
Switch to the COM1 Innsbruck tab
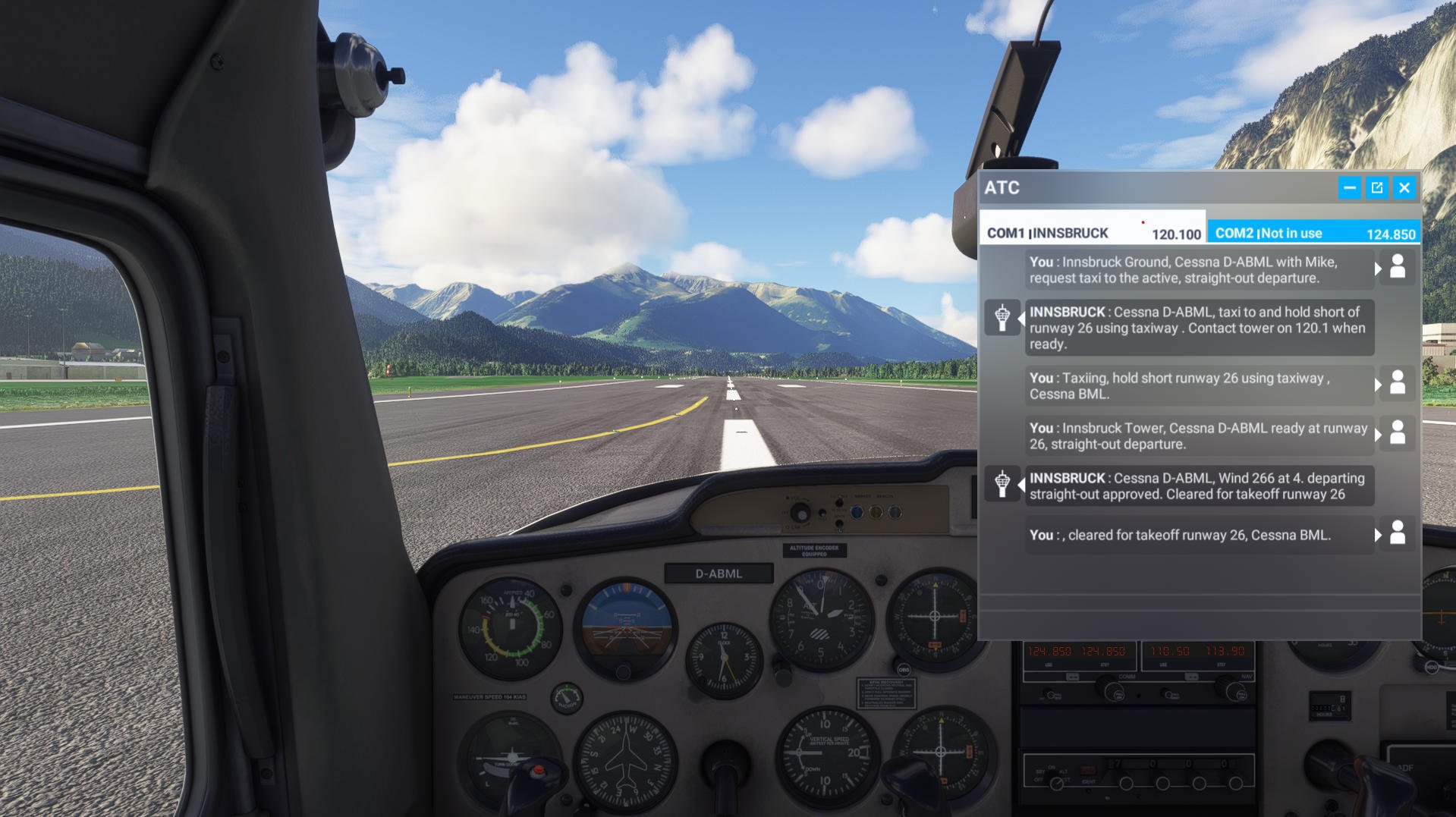(1093, 233)
